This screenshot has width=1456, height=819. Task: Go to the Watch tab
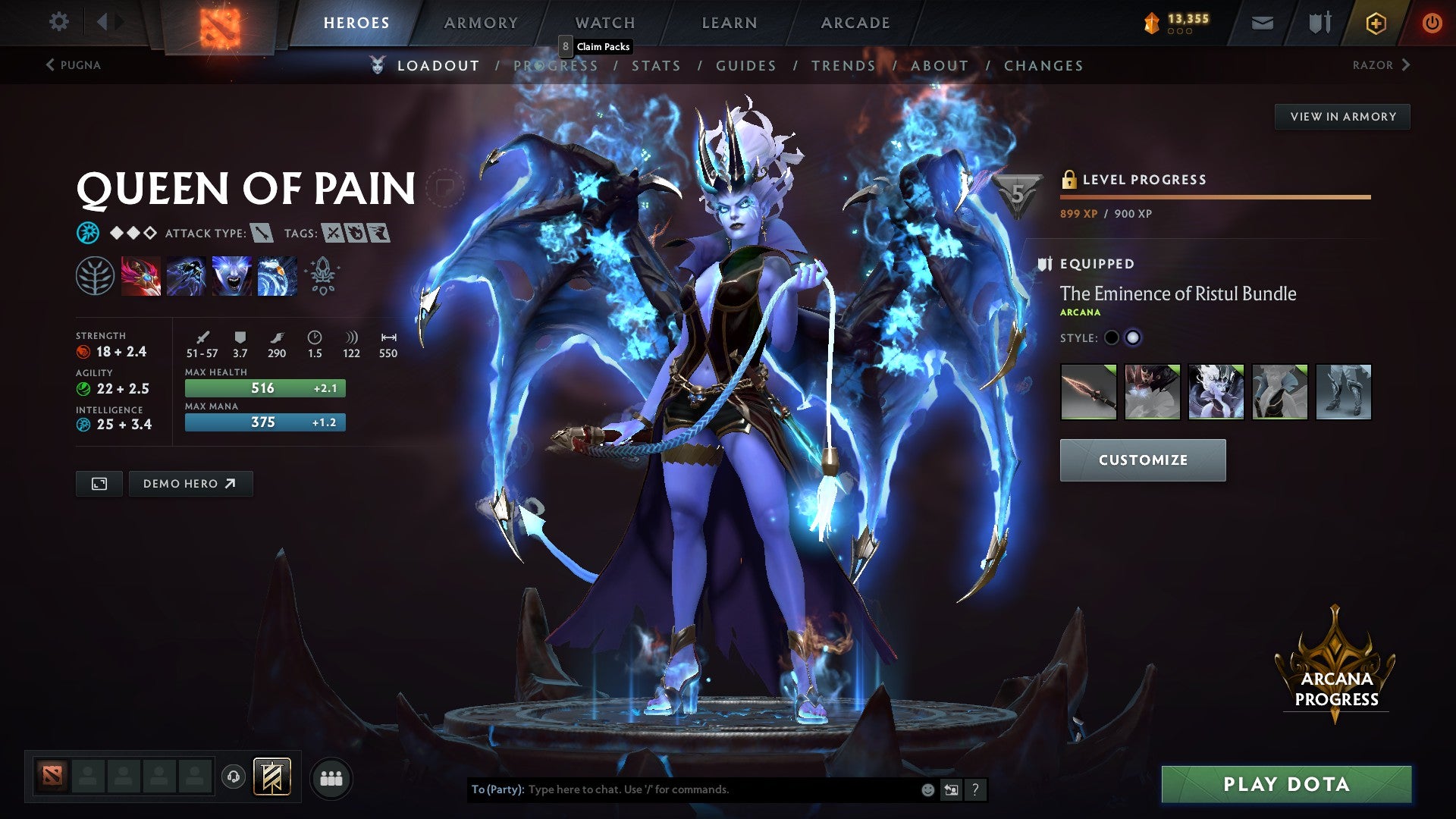[x=604, y=23]
